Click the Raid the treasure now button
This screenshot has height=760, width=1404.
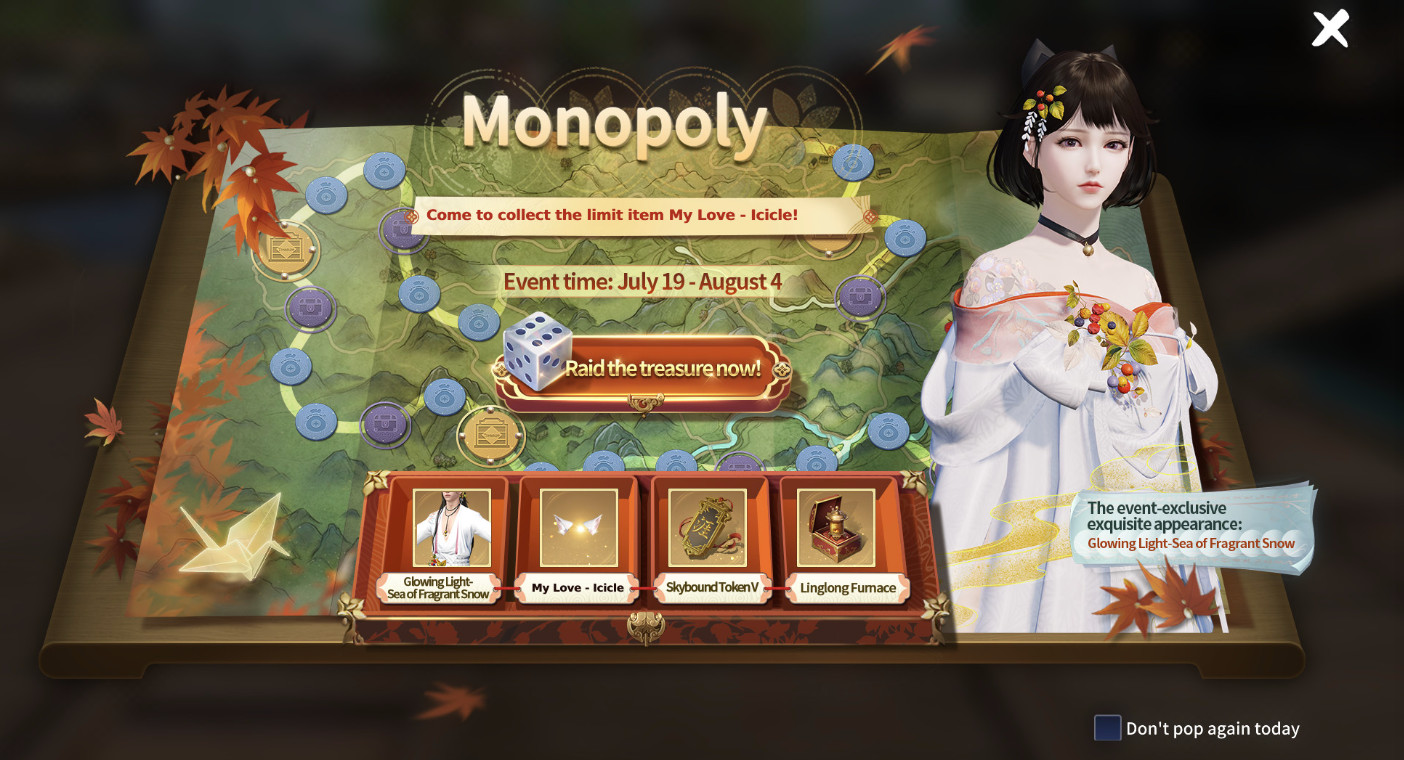coord(650,369)
